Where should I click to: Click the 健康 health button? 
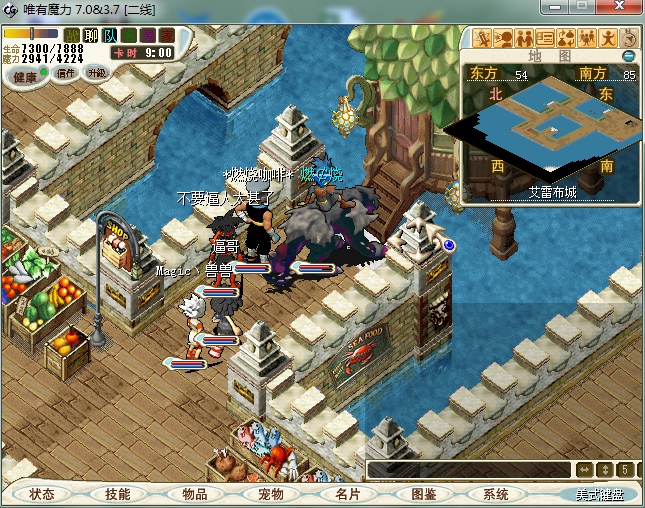[25, 76]
